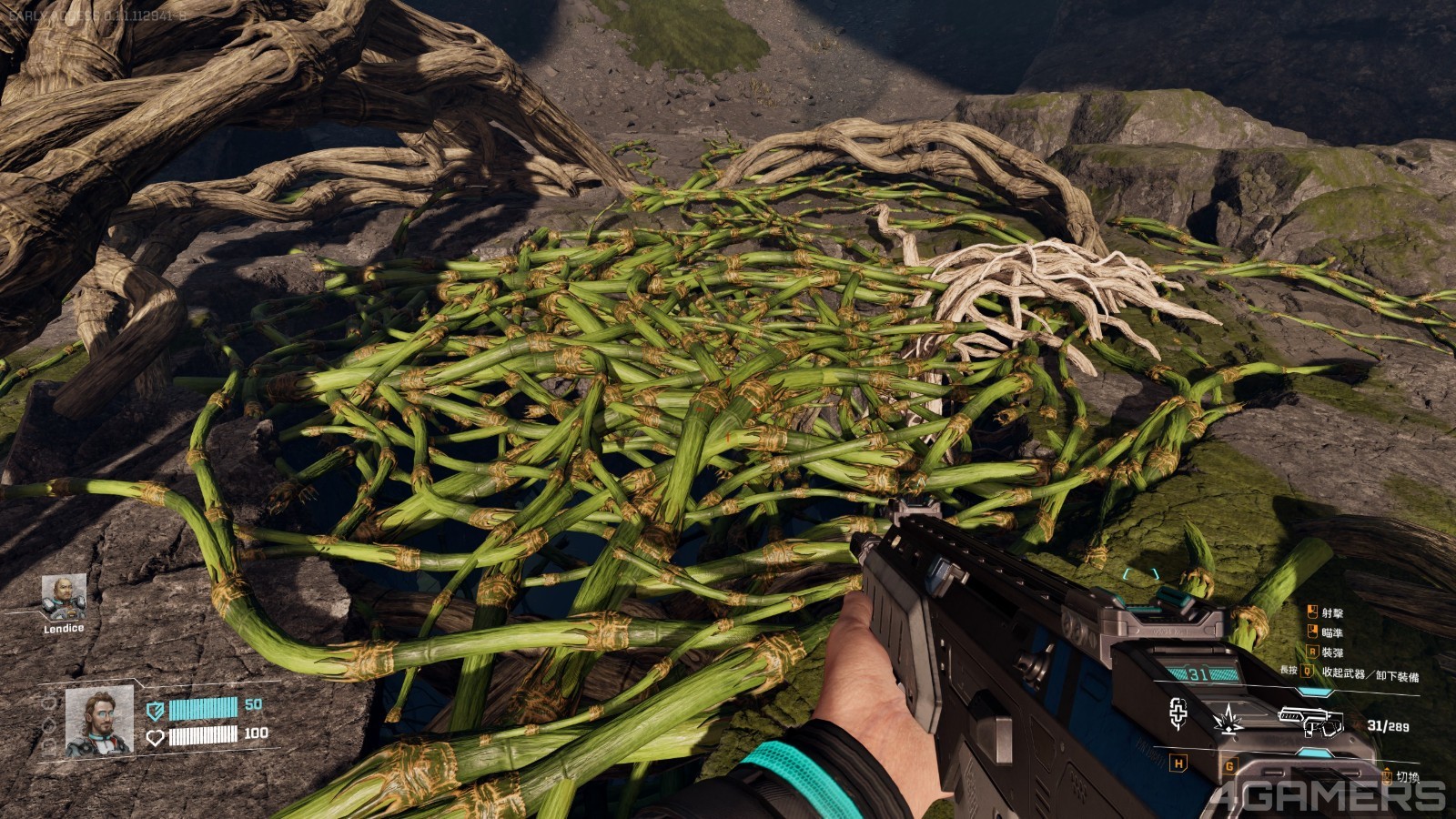Select the healing injector item icon
The image size is (1456, 819).
1178,714
